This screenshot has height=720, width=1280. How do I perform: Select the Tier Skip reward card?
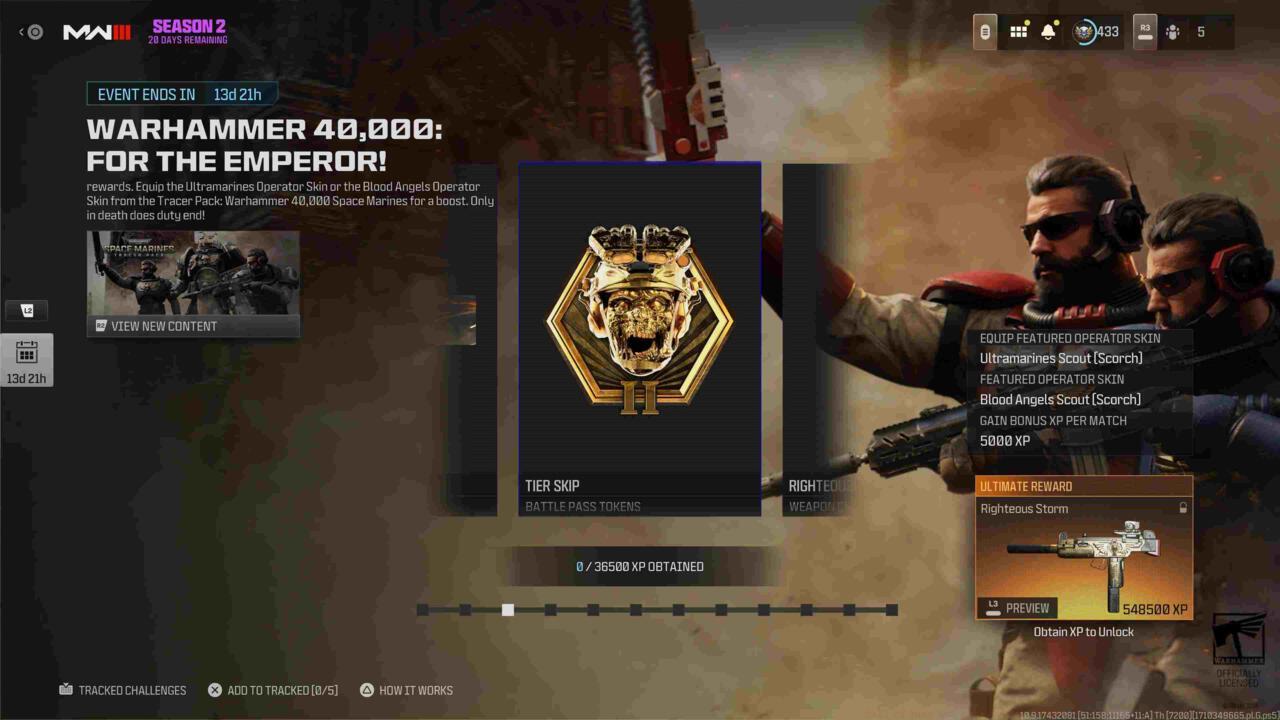[x=639, y=338]
